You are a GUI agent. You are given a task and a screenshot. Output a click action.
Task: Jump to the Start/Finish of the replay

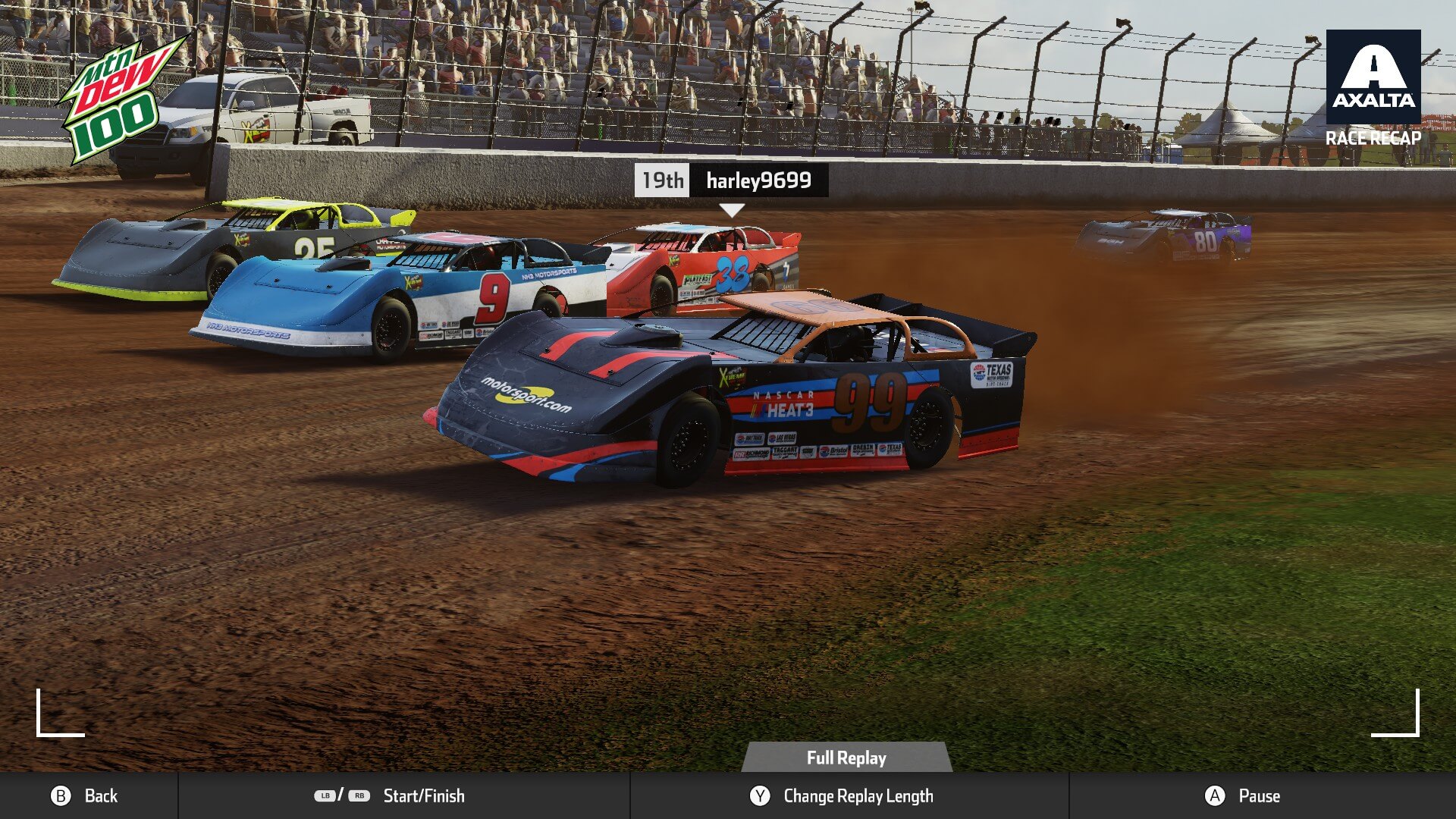pos(390,795)
